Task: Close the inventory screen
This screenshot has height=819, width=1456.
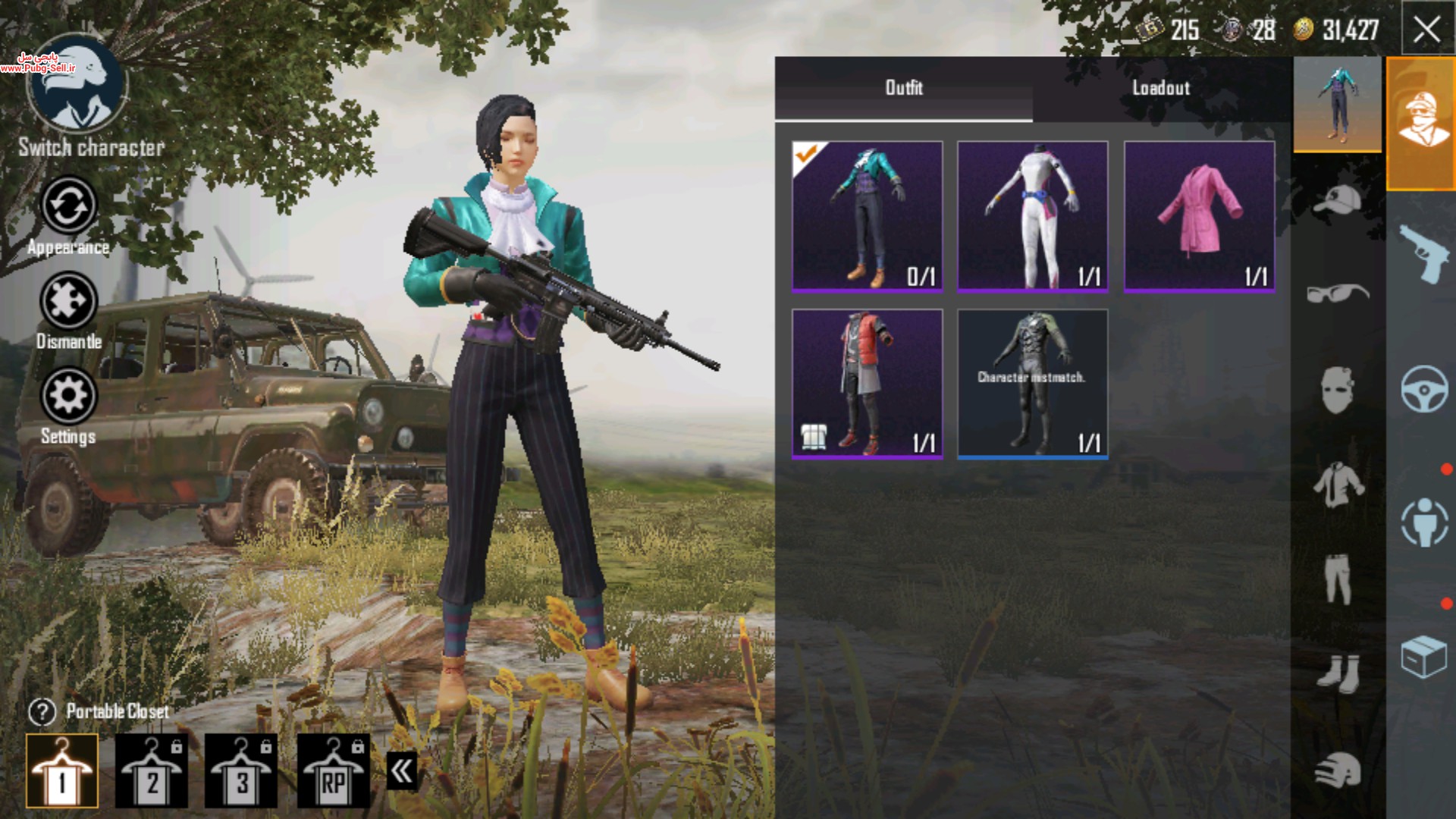Action: 1426,30
